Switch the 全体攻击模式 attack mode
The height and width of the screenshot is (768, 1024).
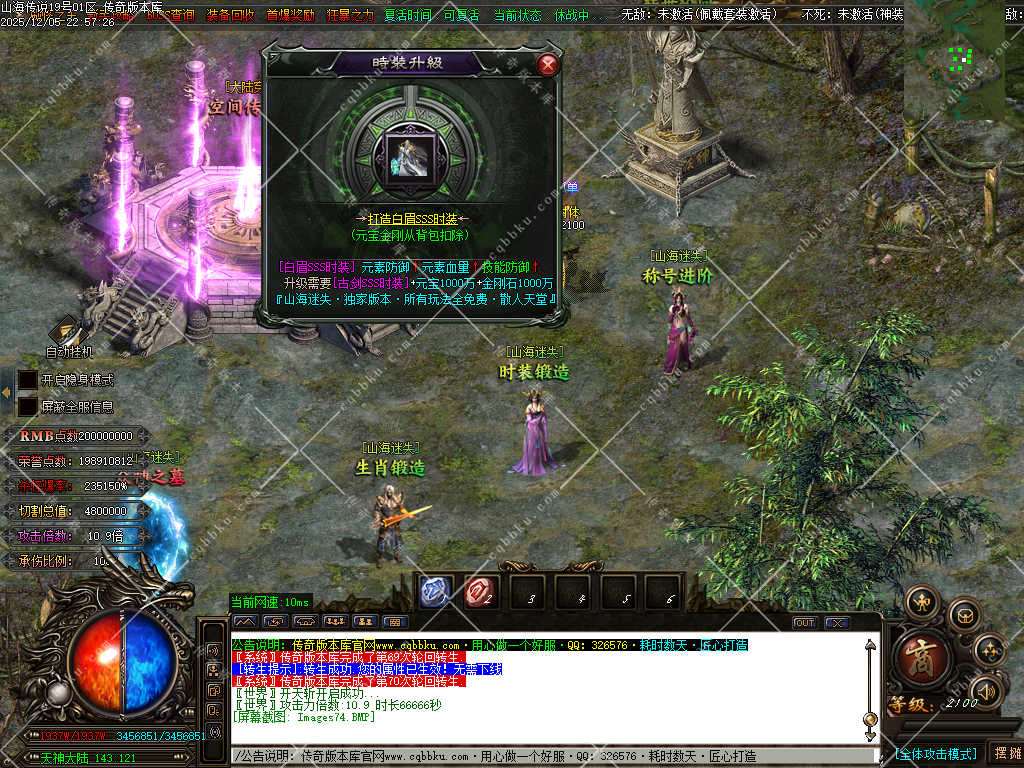click(x=936, y=753)
